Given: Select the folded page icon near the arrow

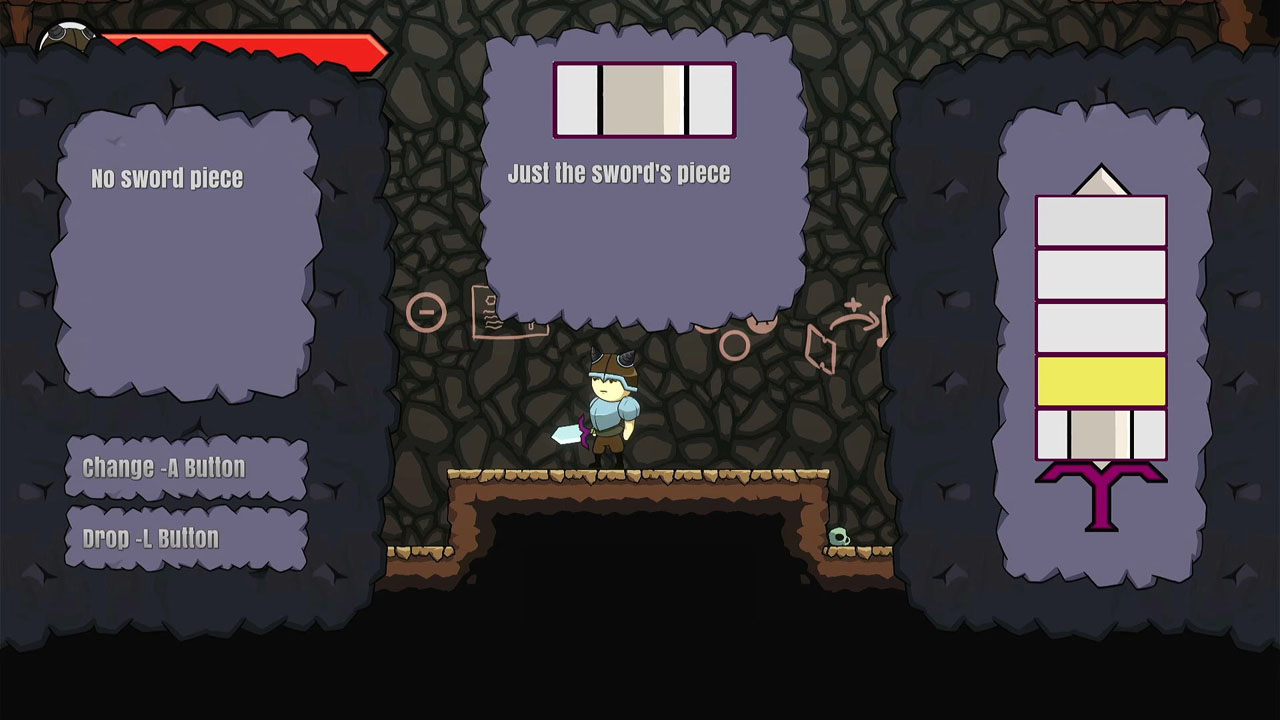Looking at the screenshot, I should (x=820, y=348).
